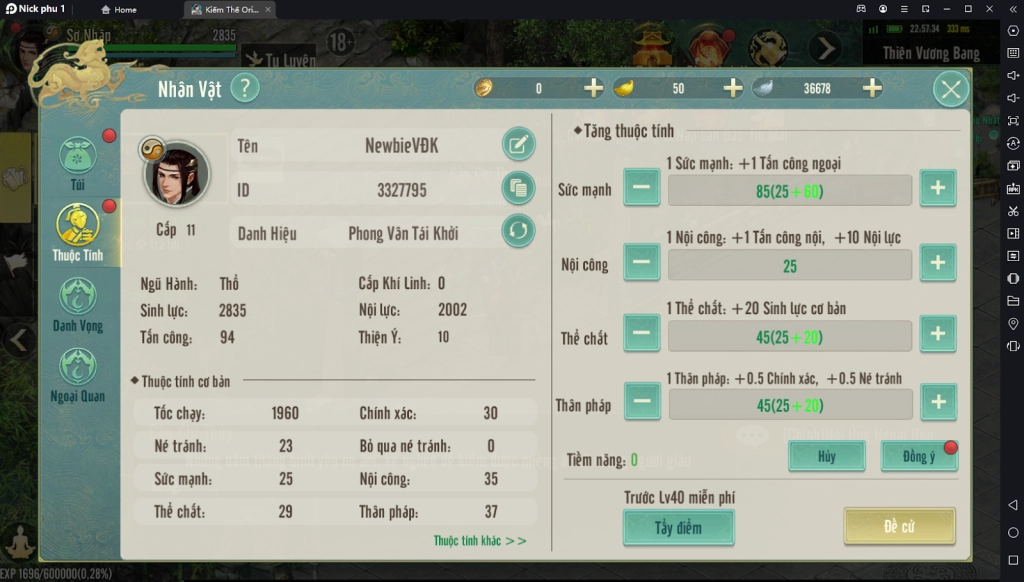Open the Túi bag tab
This screenshot has width=1024, height=582.
78,162
